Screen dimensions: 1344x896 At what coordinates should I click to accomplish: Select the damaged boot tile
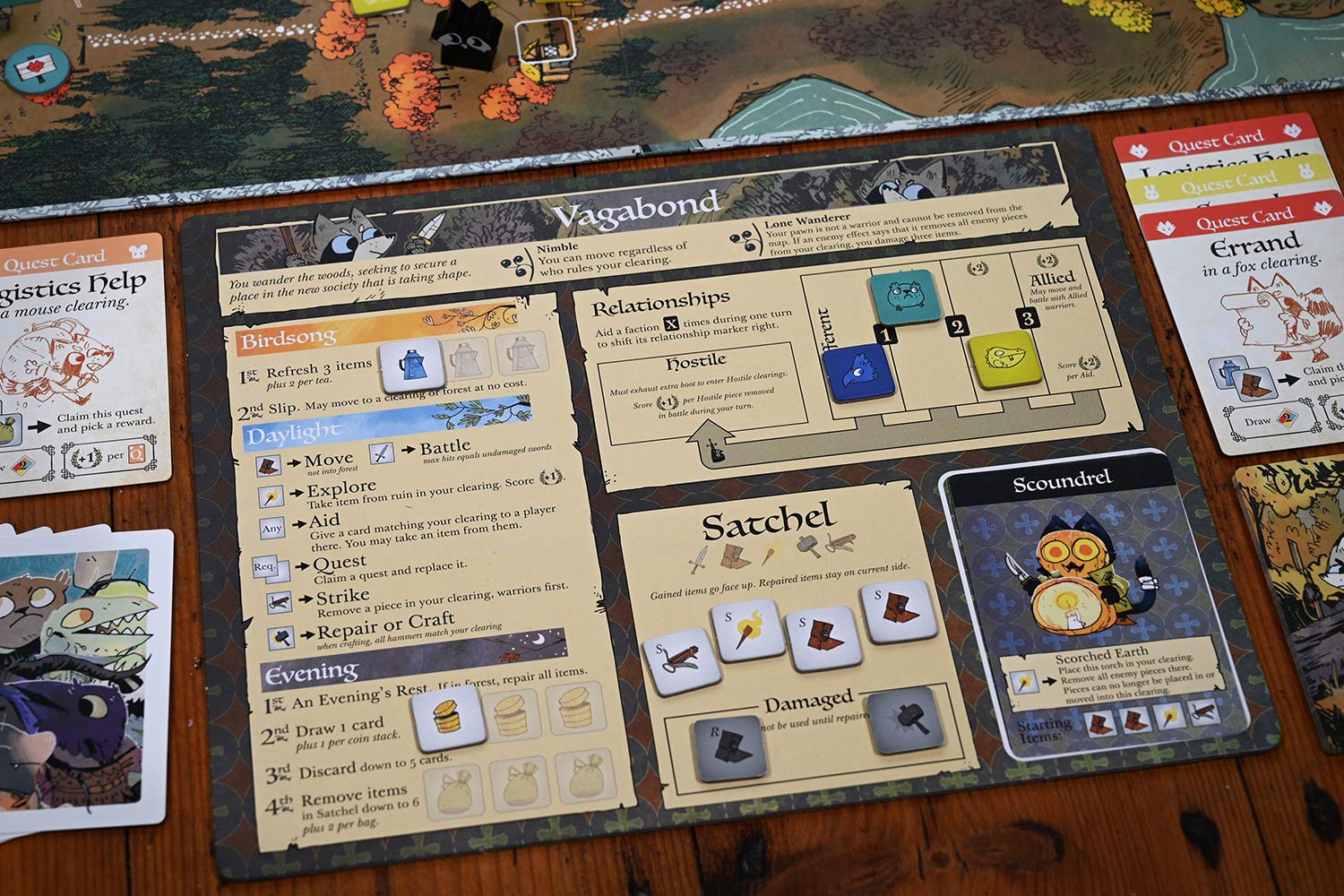point(730,747)
